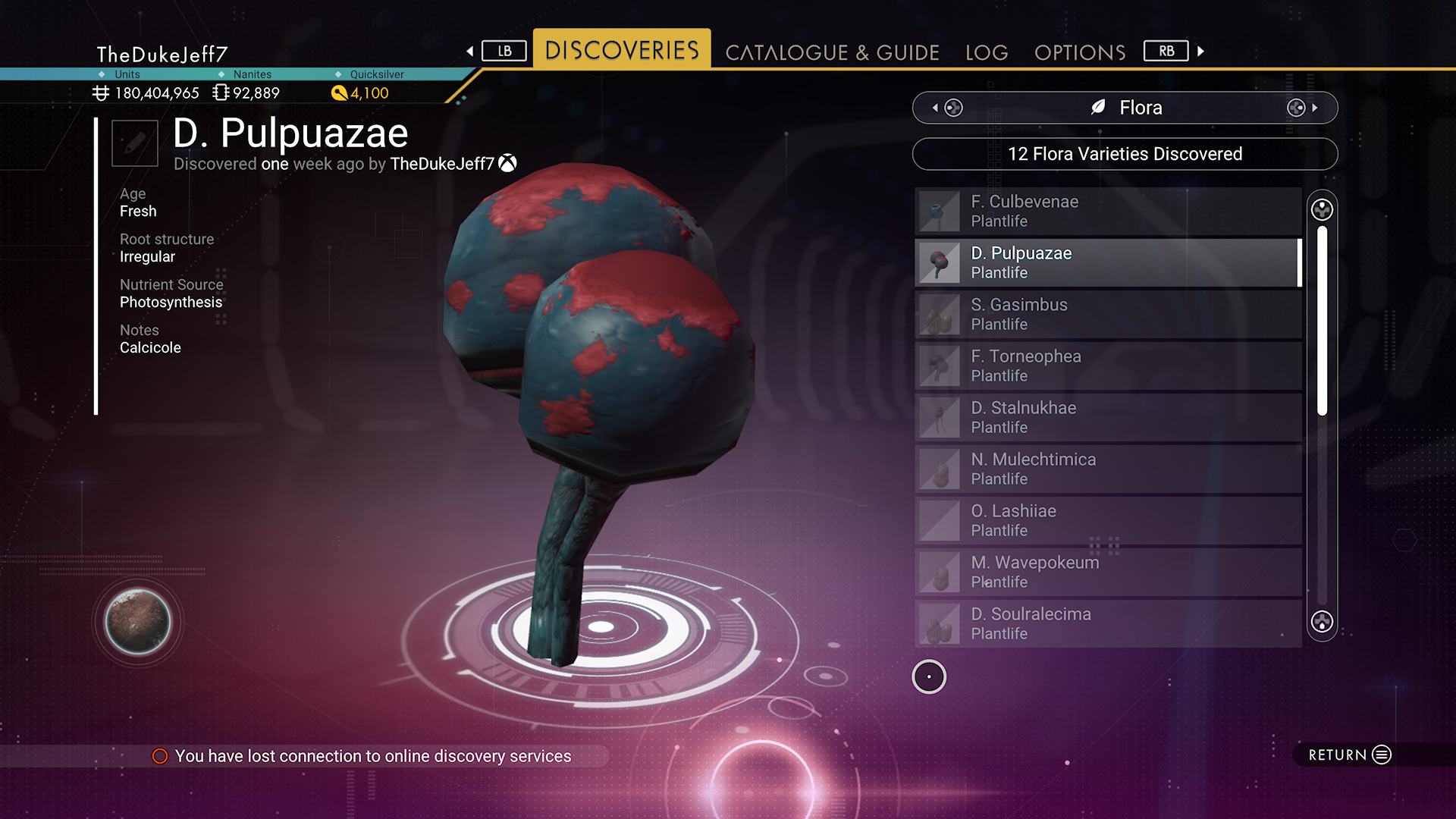1456x819 pixels.
Task: Select the D. Pulpuazae list row
Action: [x=1107, y=262]
